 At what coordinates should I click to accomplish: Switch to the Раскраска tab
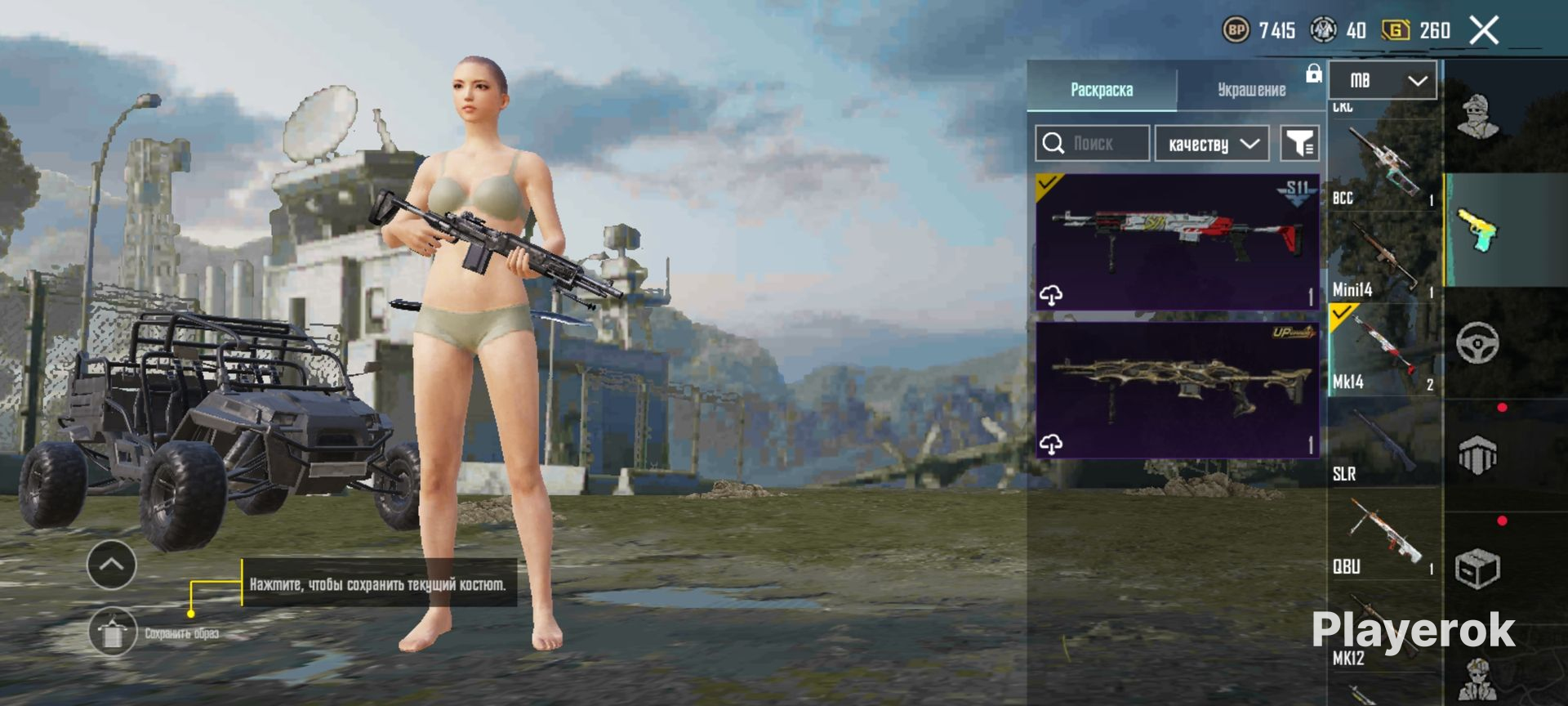(x=1101, y=89)
